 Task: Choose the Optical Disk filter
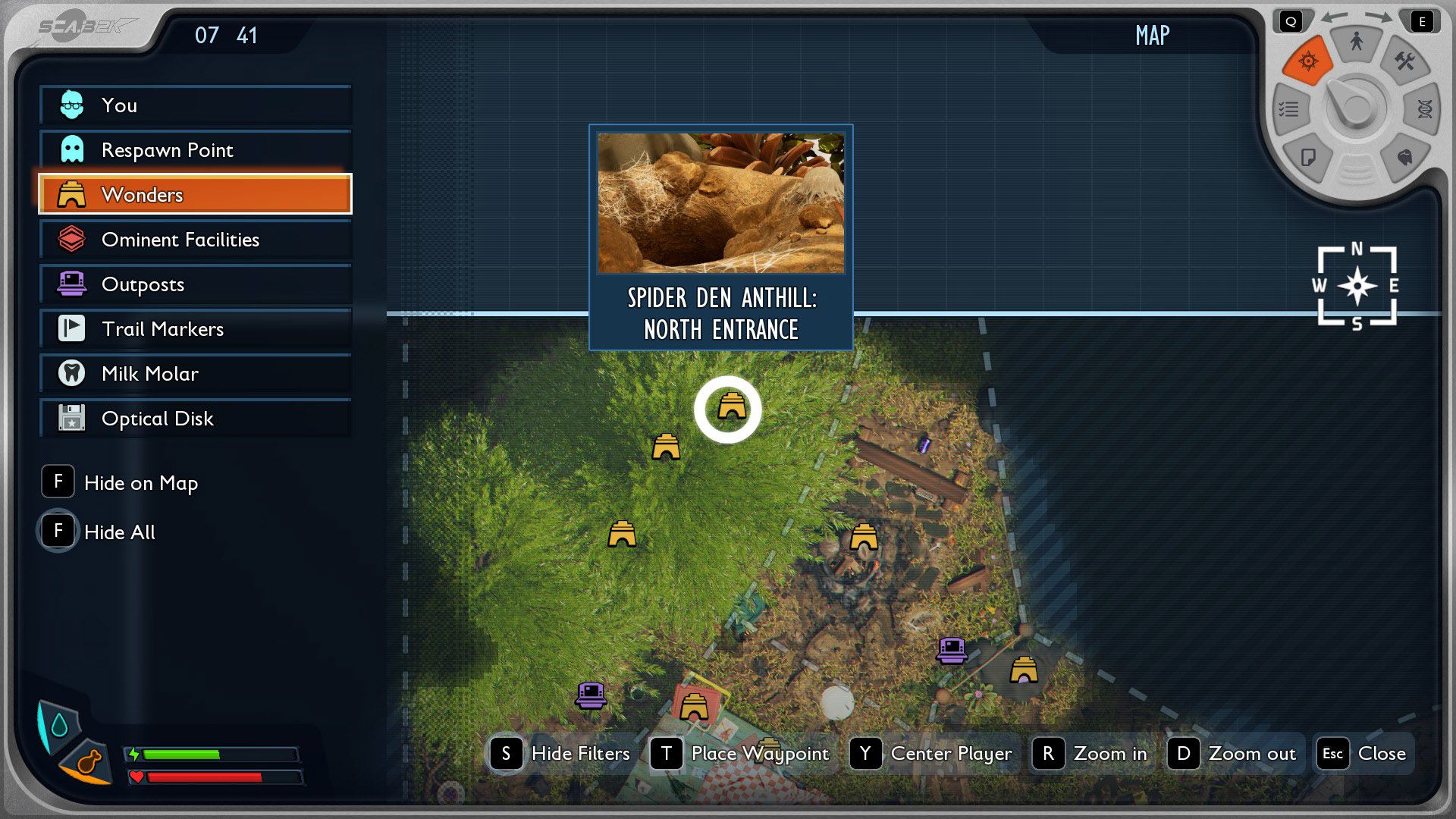coord(195,419)
